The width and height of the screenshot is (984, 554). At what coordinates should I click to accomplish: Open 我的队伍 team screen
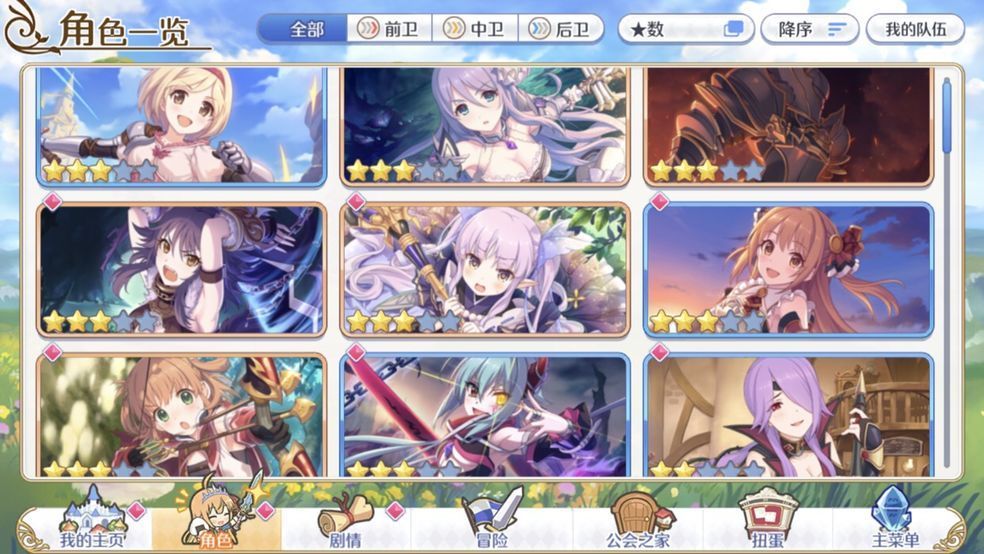point(914,29)
